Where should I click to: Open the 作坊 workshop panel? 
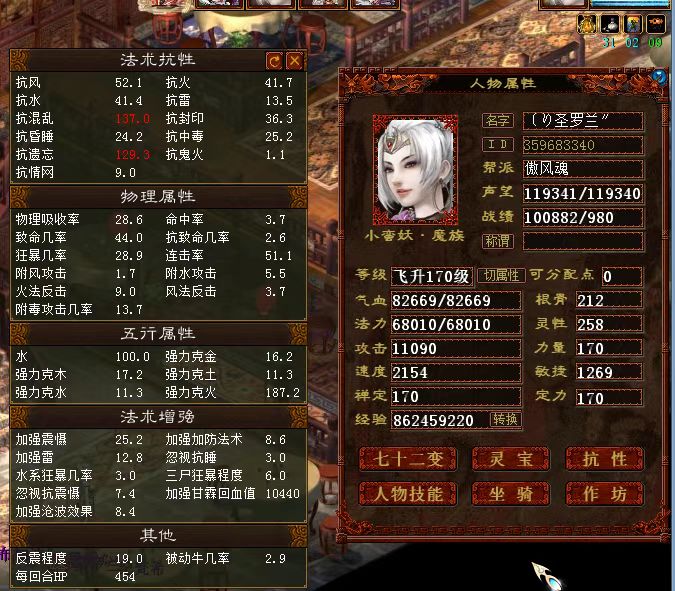pyautogui.click(x=604, y=494)
